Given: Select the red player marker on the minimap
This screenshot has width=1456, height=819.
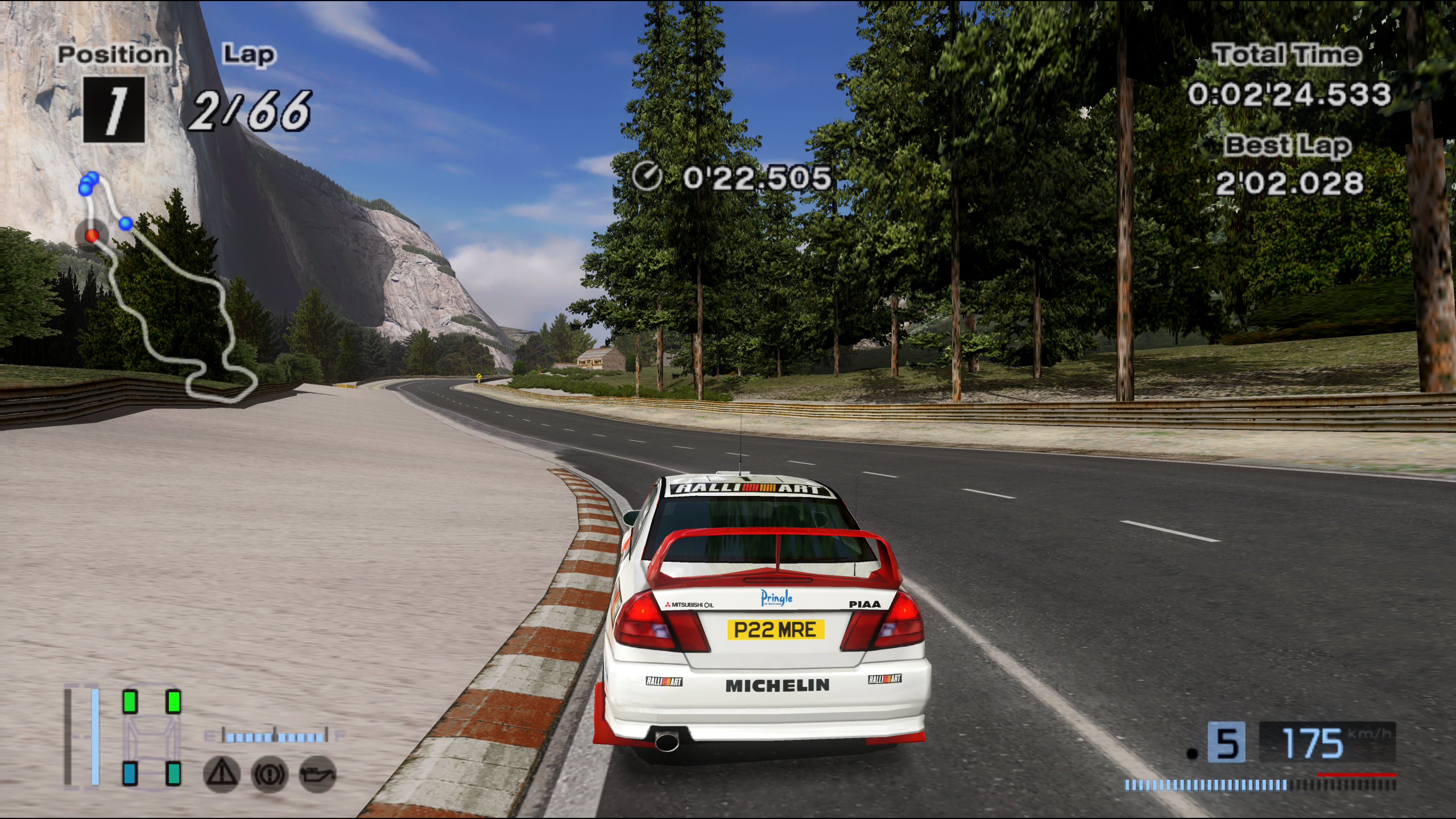Looking at the screenshot, I should coord(92,234).
